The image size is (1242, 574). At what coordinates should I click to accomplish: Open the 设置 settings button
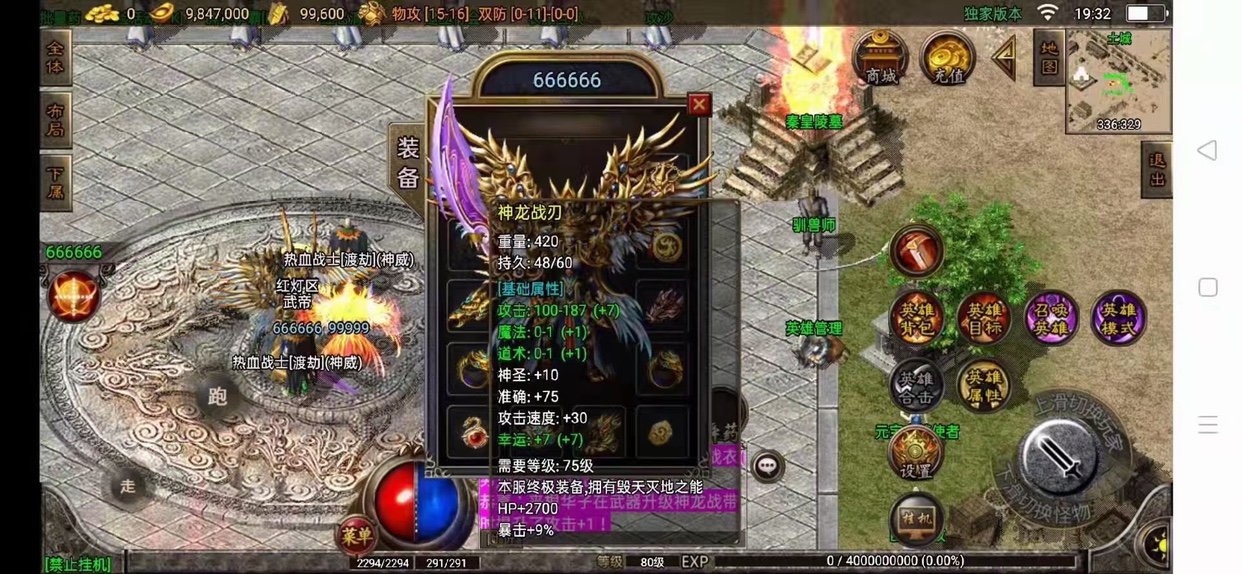pos(915,454)
